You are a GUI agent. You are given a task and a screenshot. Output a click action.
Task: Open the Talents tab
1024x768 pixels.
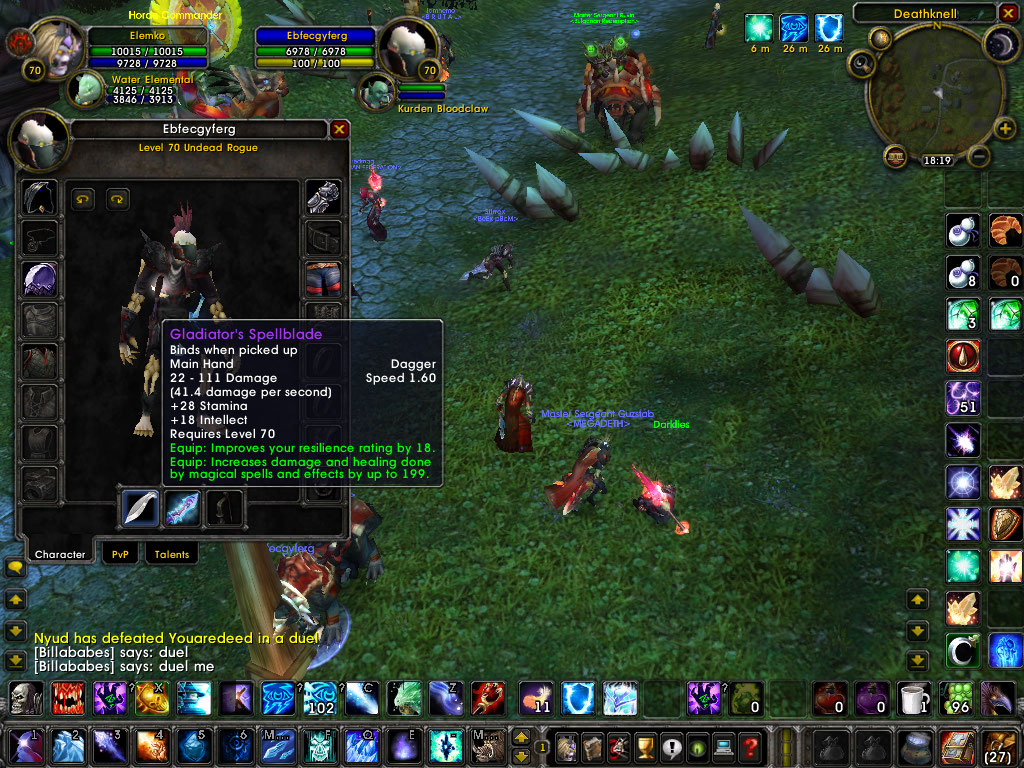[x=171, y=554]
